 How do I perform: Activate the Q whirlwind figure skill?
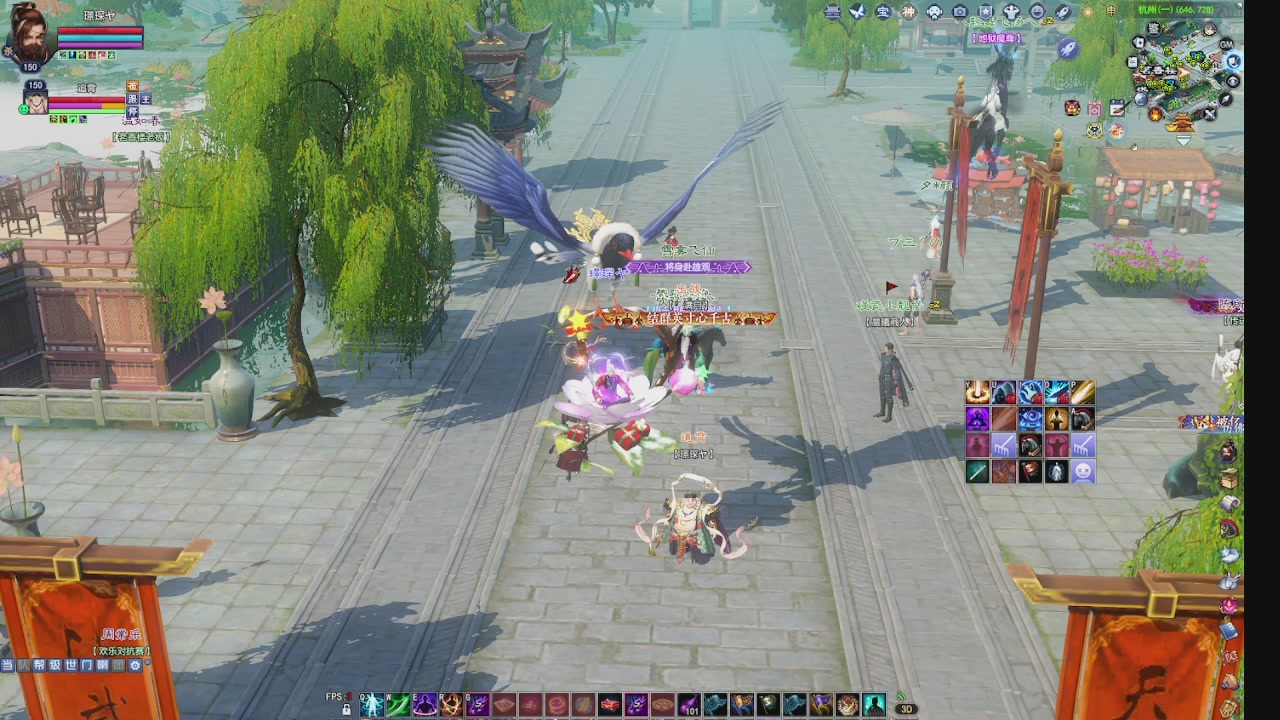pos(372,705)
